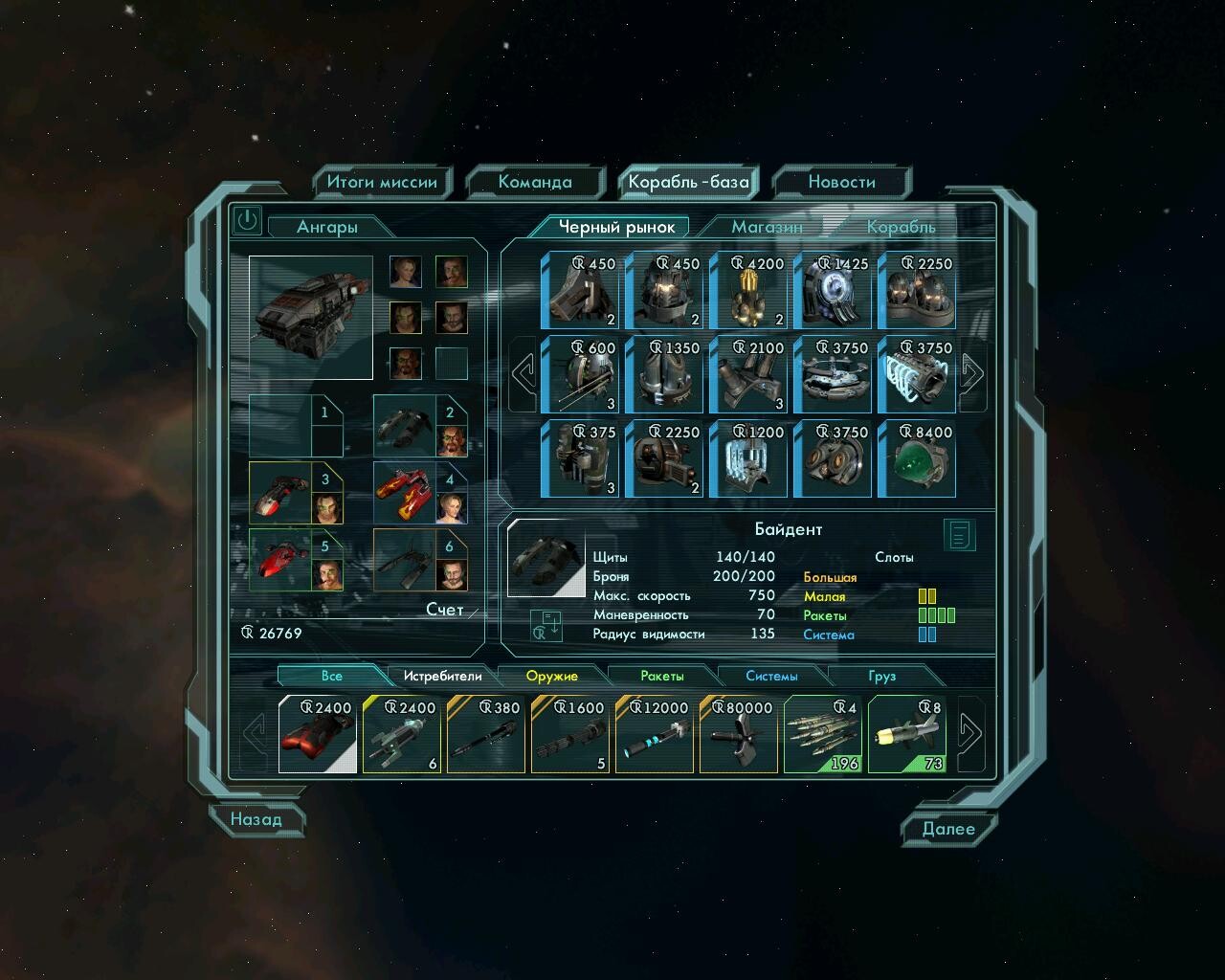Select hangar slot 4 fighter
Screen dimensions: 1225x980
click(x=419, y=493)
